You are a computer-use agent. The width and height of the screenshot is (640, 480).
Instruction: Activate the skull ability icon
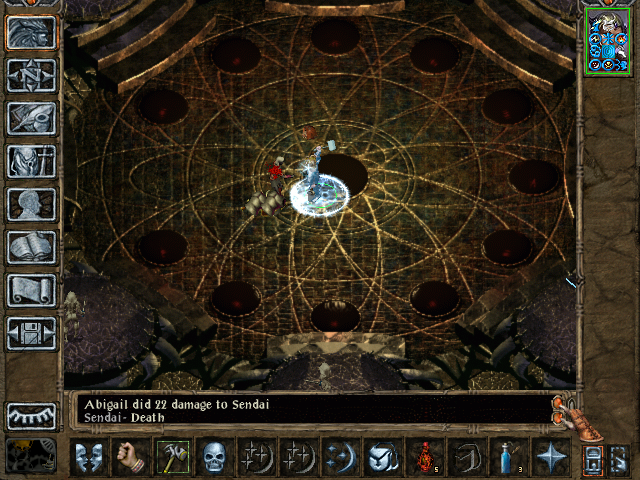point(216,457)
